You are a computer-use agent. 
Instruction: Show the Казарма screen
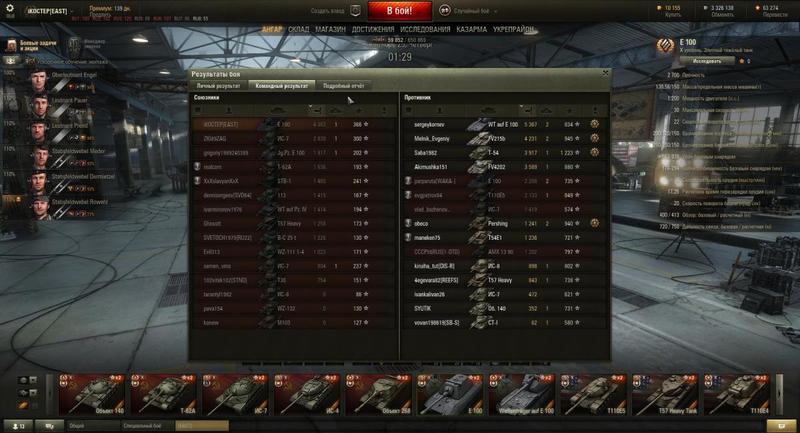(470, 30)
